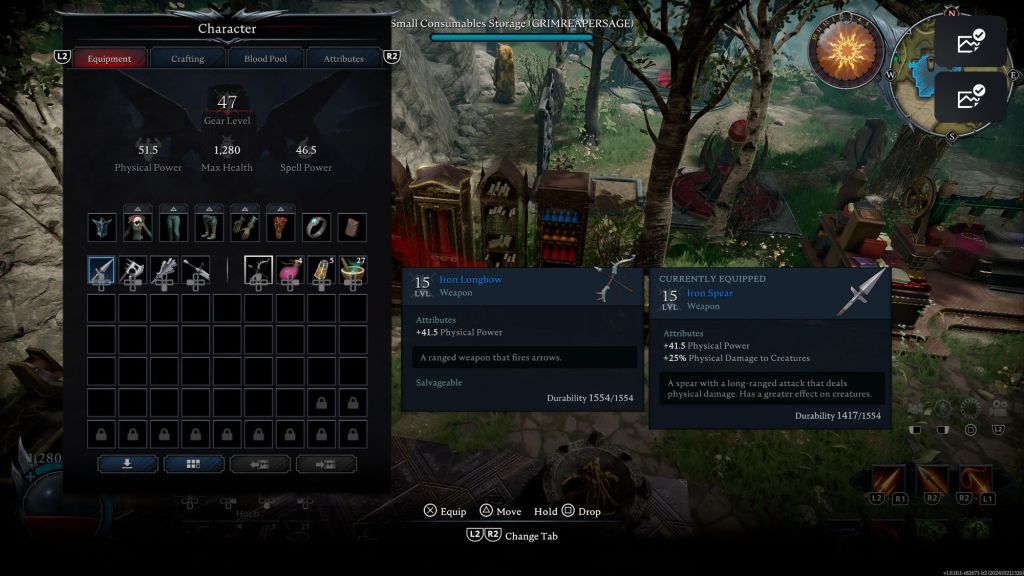The width and height of the screenshot is (1024, 576).
Task: Choose the equipped boots slot
Action: click(x=210, y=227)
